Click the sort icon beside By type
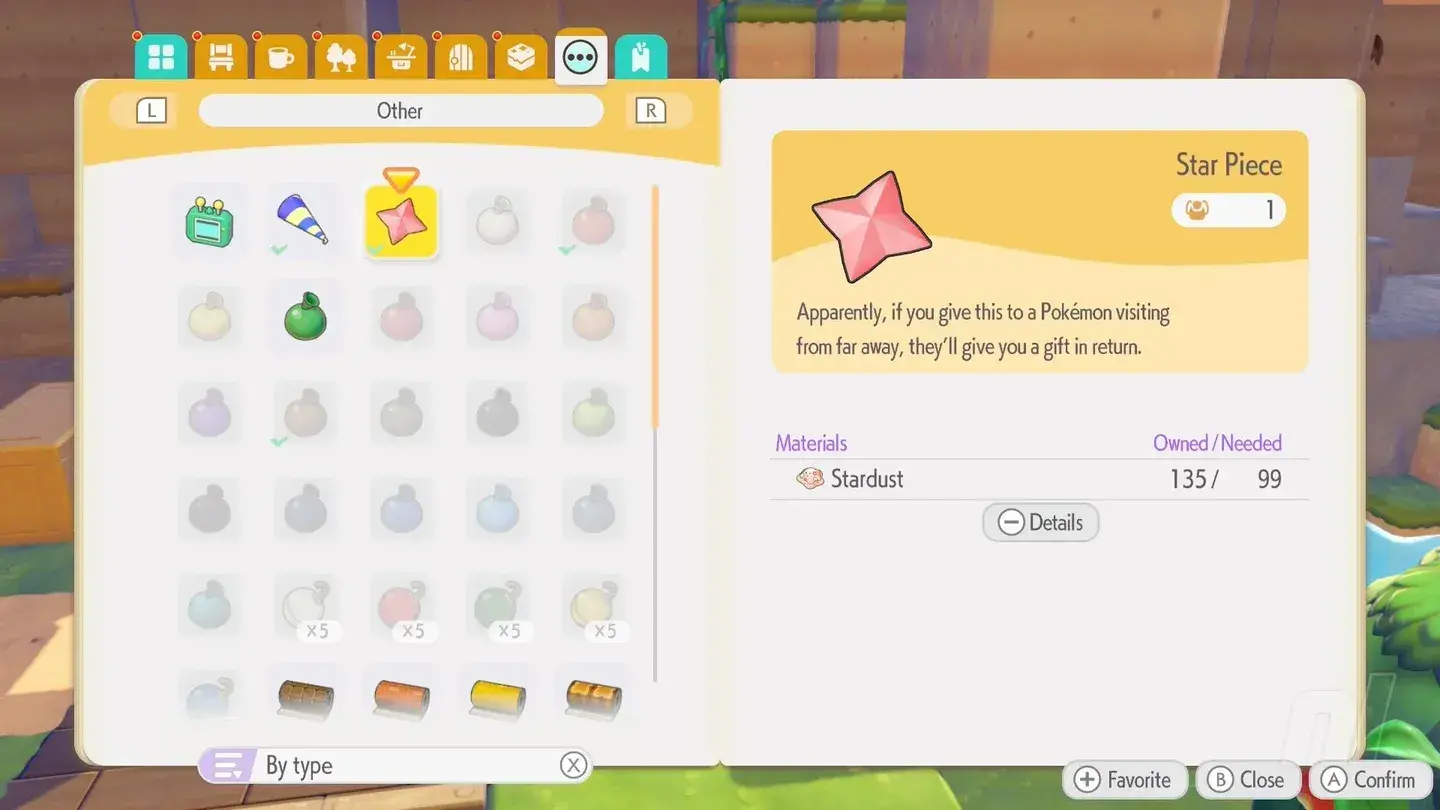The width and height of the screenshot is (1440, 810). (227, 764)
